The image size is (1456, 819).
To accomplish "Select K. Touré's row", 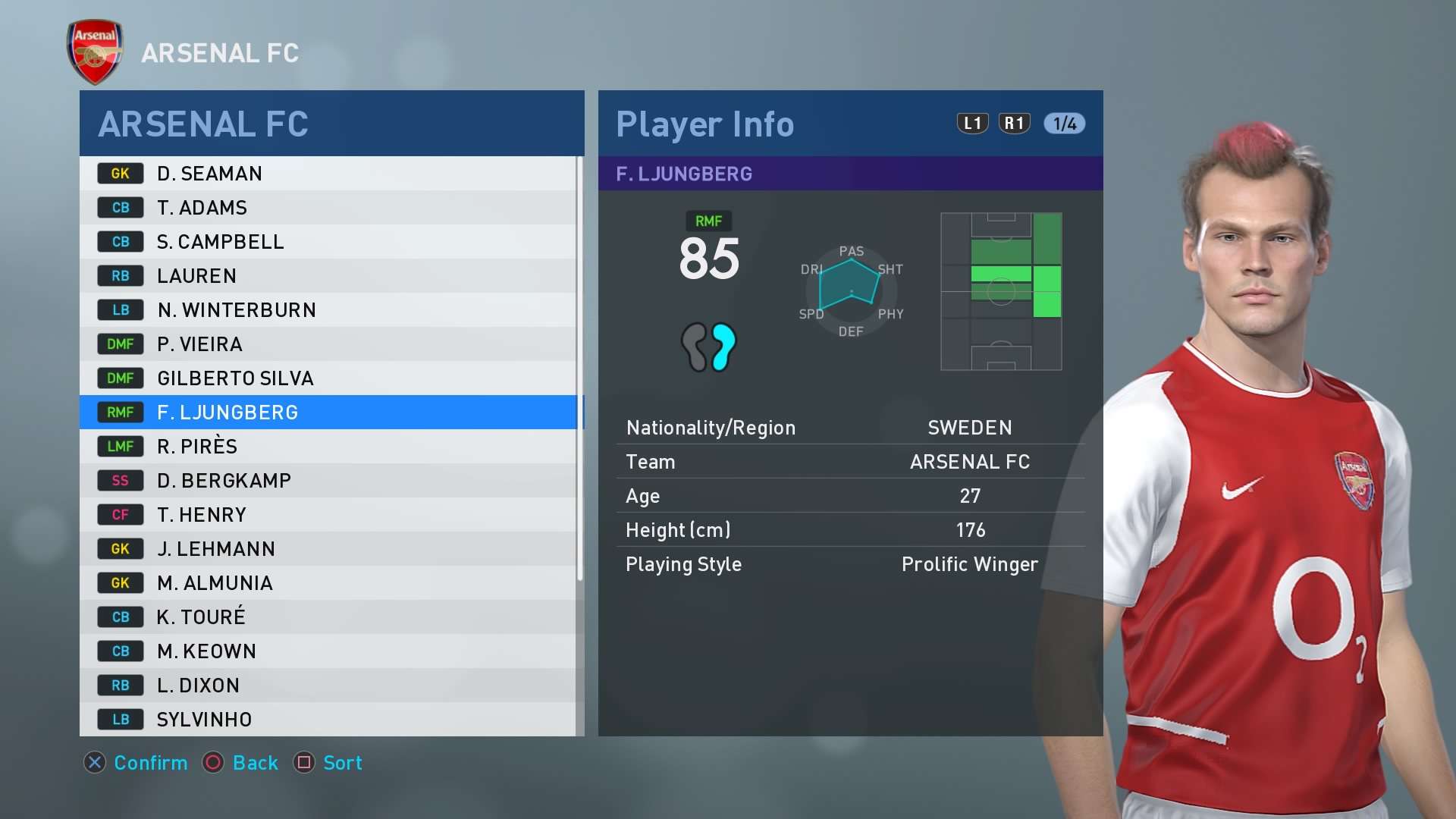I will pyautogui.click(x=328, y=617).
